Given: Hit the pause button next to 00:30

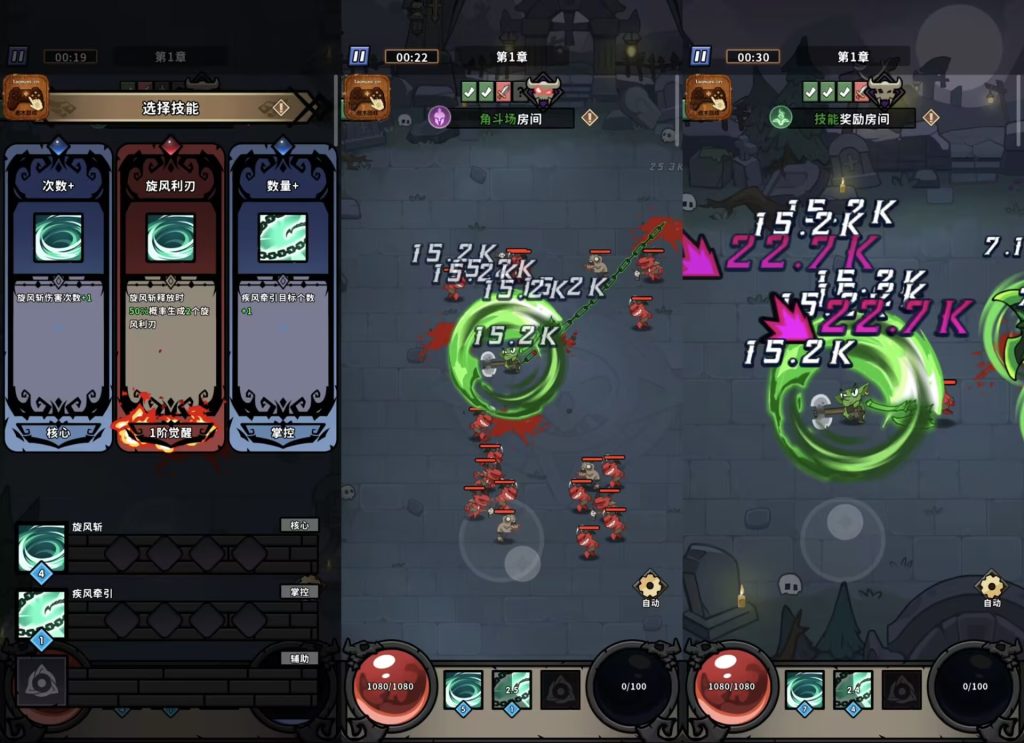Looking at the screenshot, I should point(700,56).
